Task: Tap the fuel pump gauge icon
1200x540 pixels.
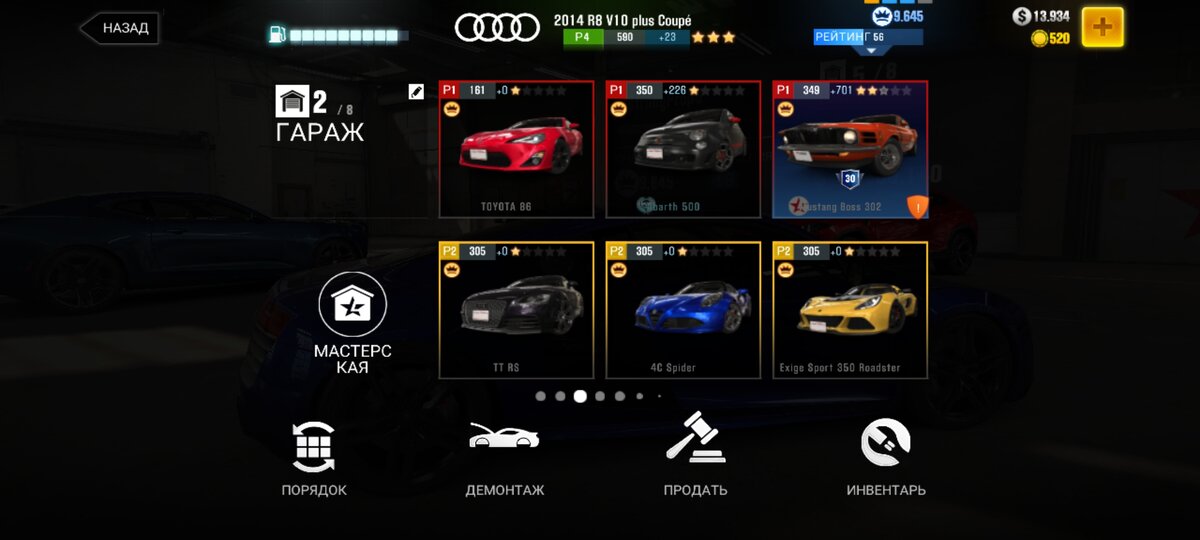Action: tap(277, 35)
